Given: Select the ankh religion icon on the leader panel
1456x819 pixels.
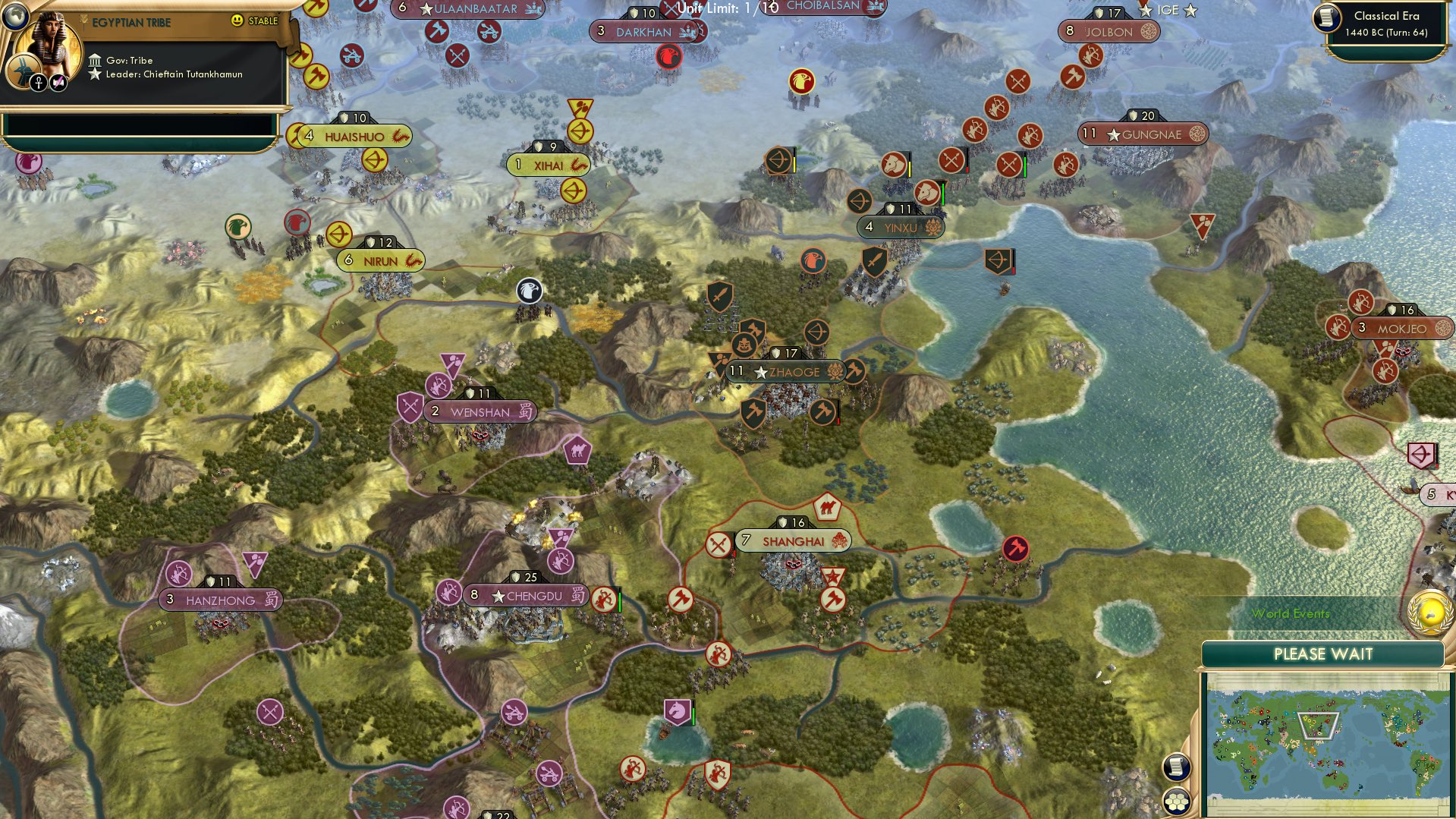Looking at the screenshot, I should point(39,83).
